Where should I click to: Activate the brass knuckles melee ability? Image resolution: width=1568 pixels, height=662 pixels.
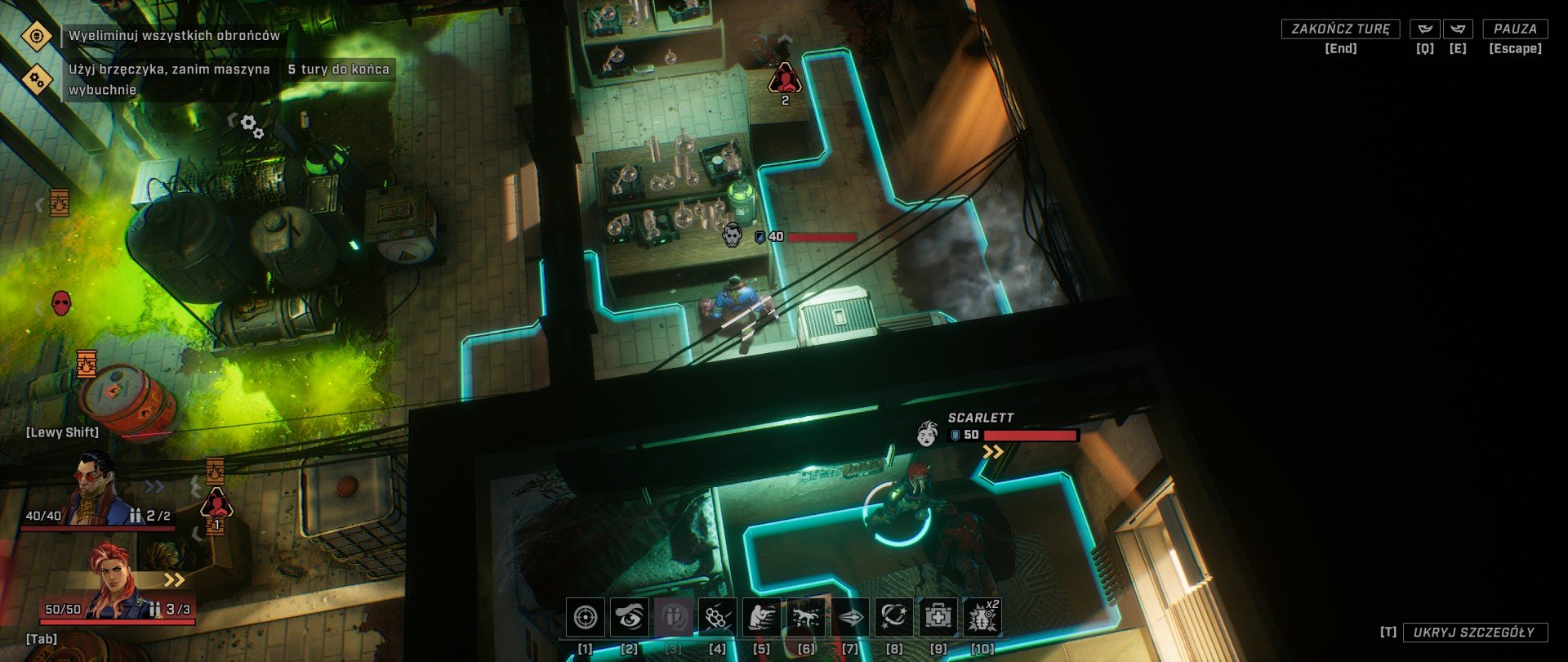[718, 617]
